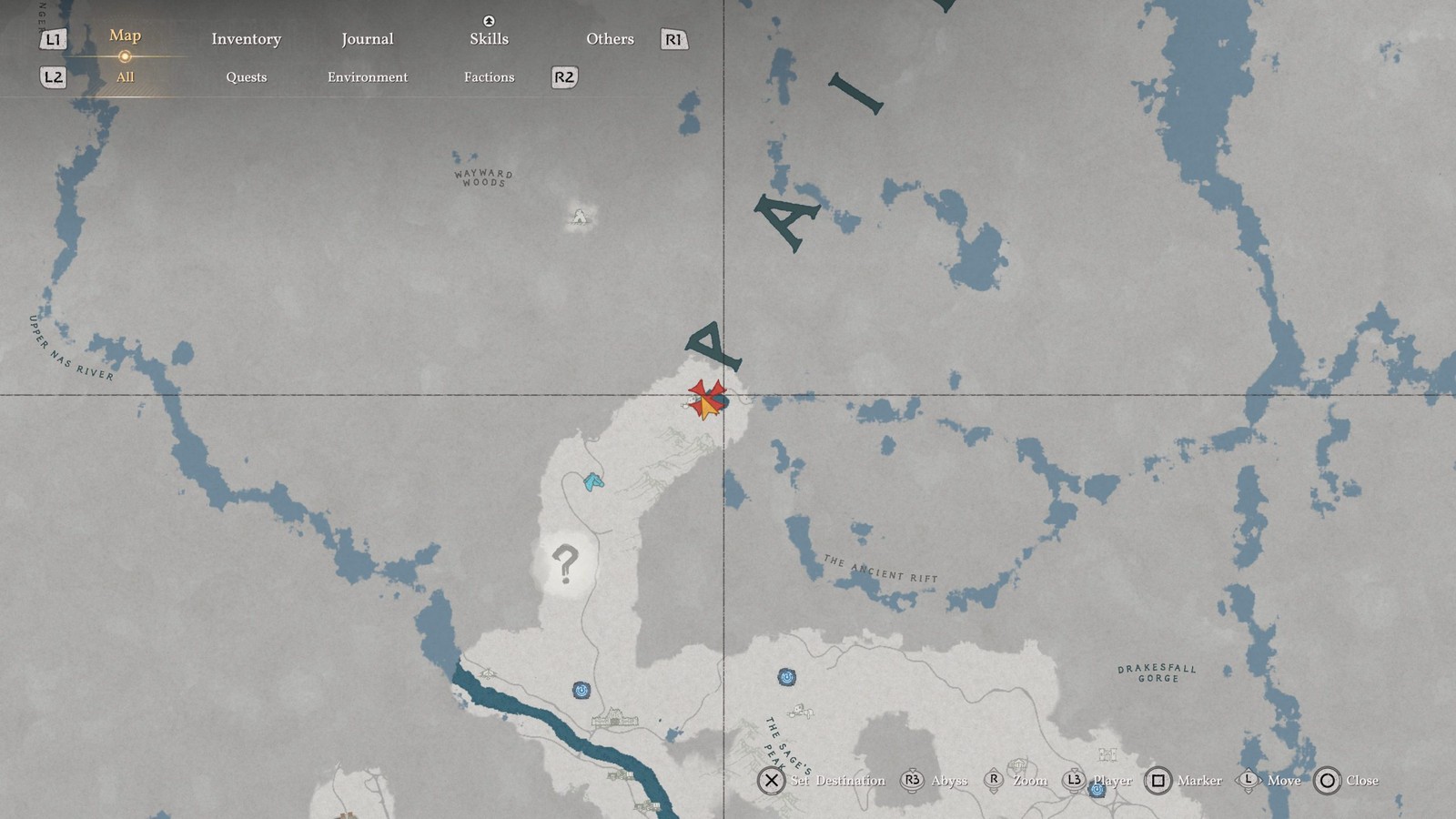The height and width of the screenshot is (819, 1456).
Task: Select the Skills tab
Action: pos(489,38)
